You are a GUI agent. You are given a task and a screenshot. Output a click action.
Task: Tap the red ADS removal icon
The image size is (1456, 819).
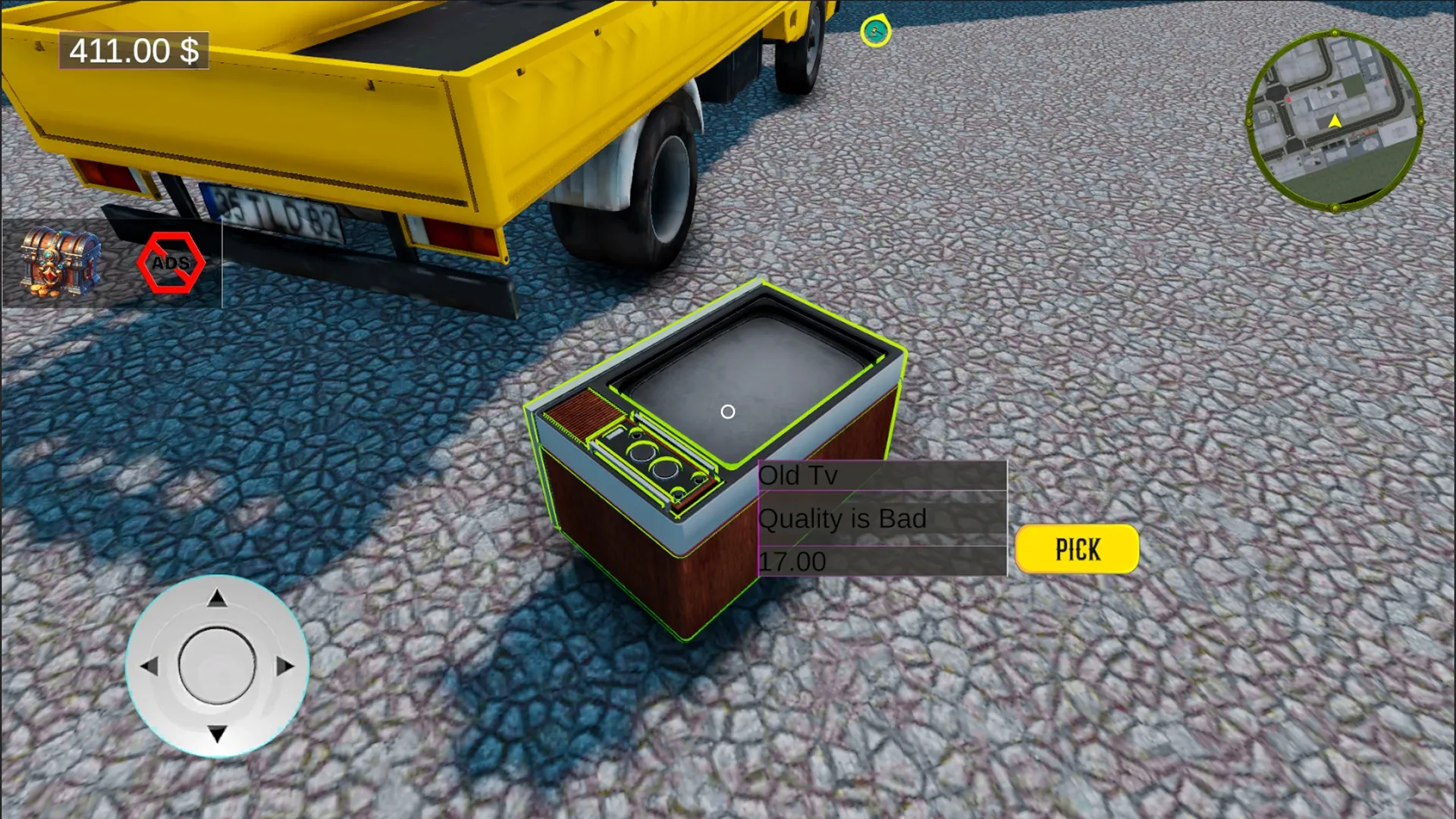pos(172,264)
